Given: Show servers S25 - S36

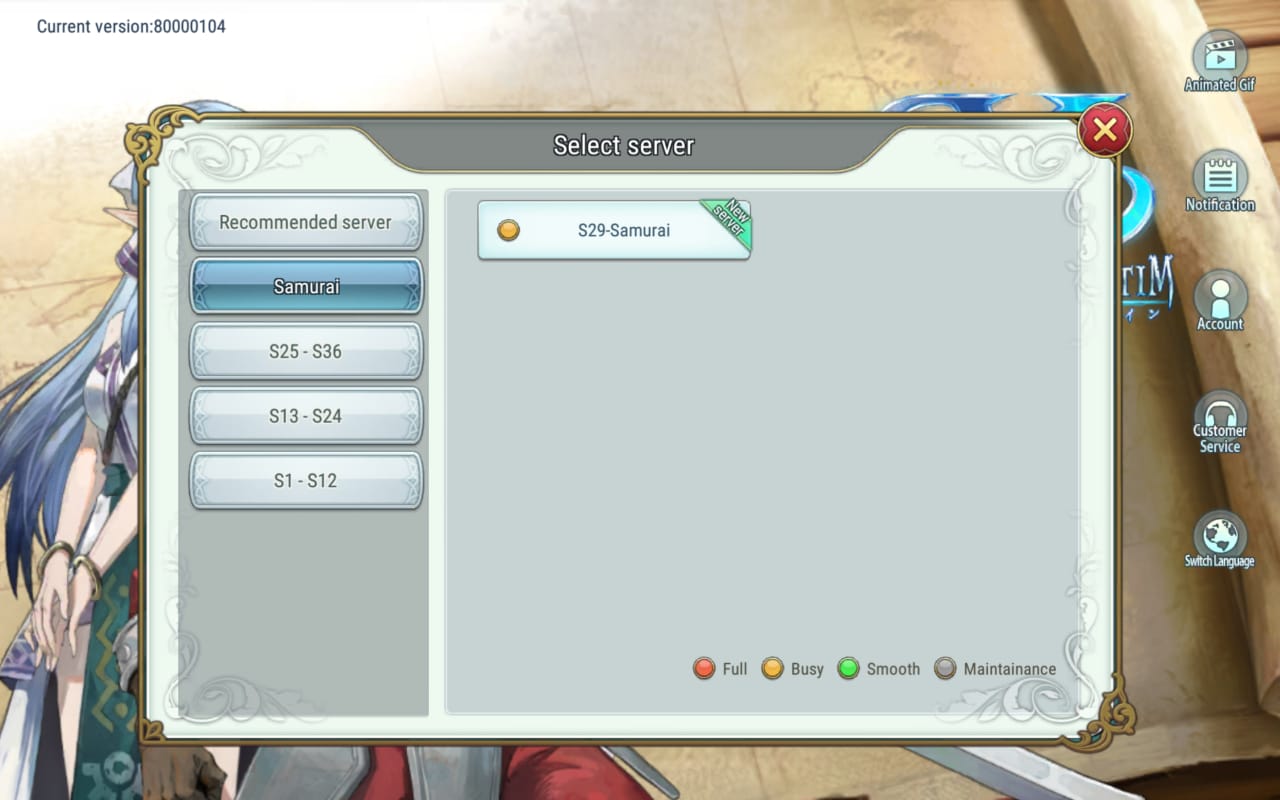Looking at the screenshot, I should [306, 352].
